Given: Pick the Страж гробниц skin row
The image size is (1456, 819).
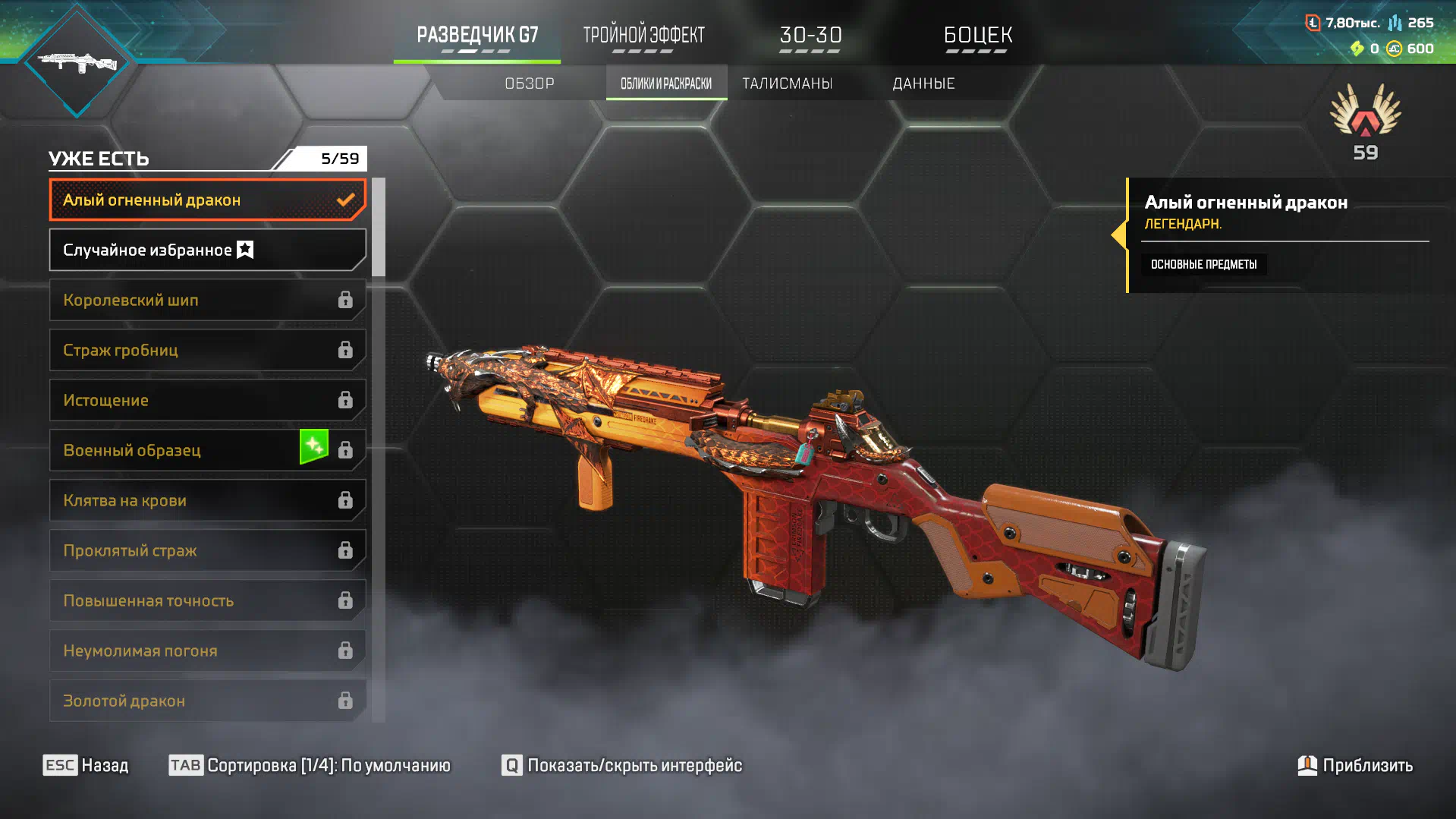Looking at the screenshot, I should tap(207, 350).
